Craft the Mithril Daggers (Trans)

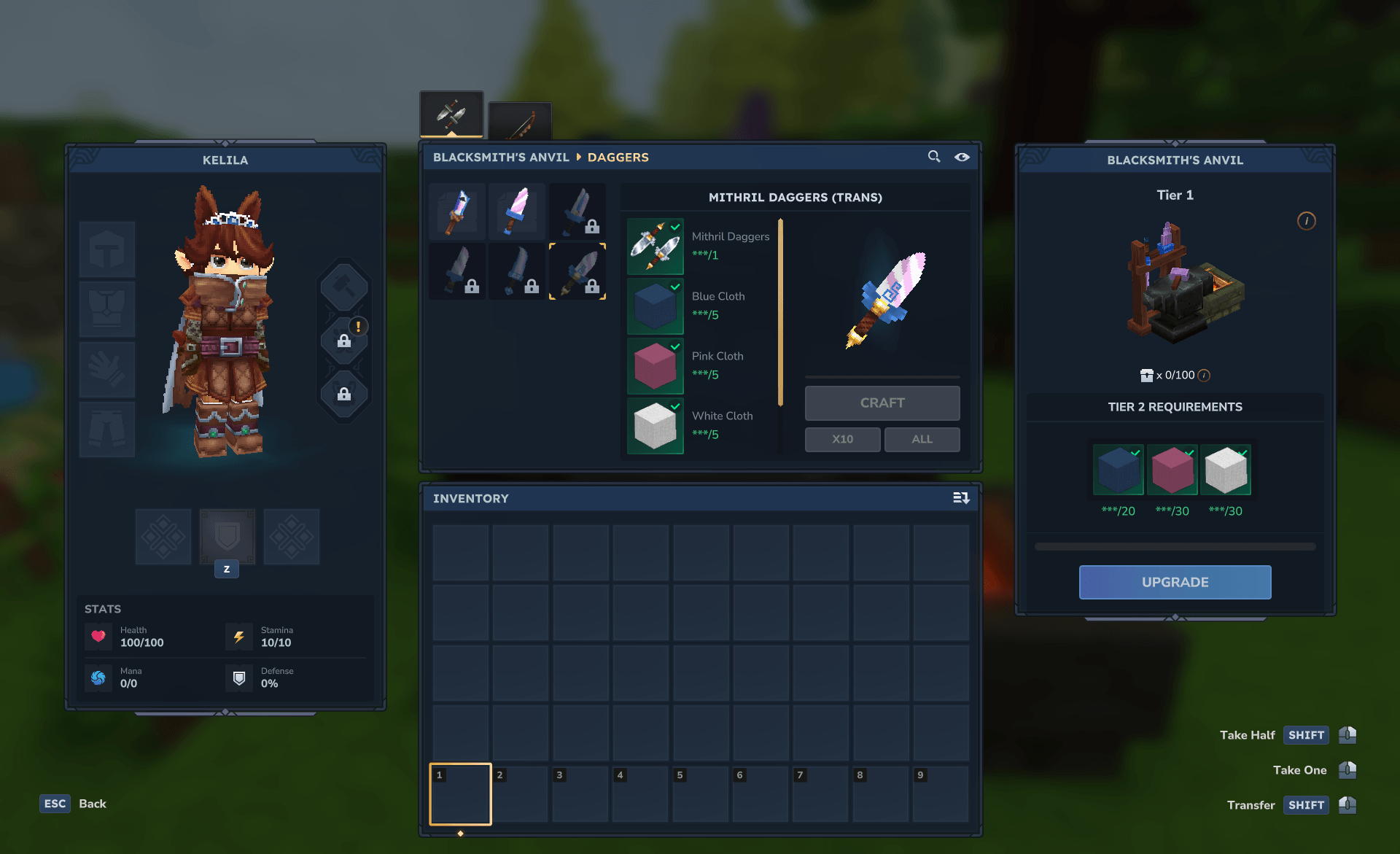(x=882, y=403)
